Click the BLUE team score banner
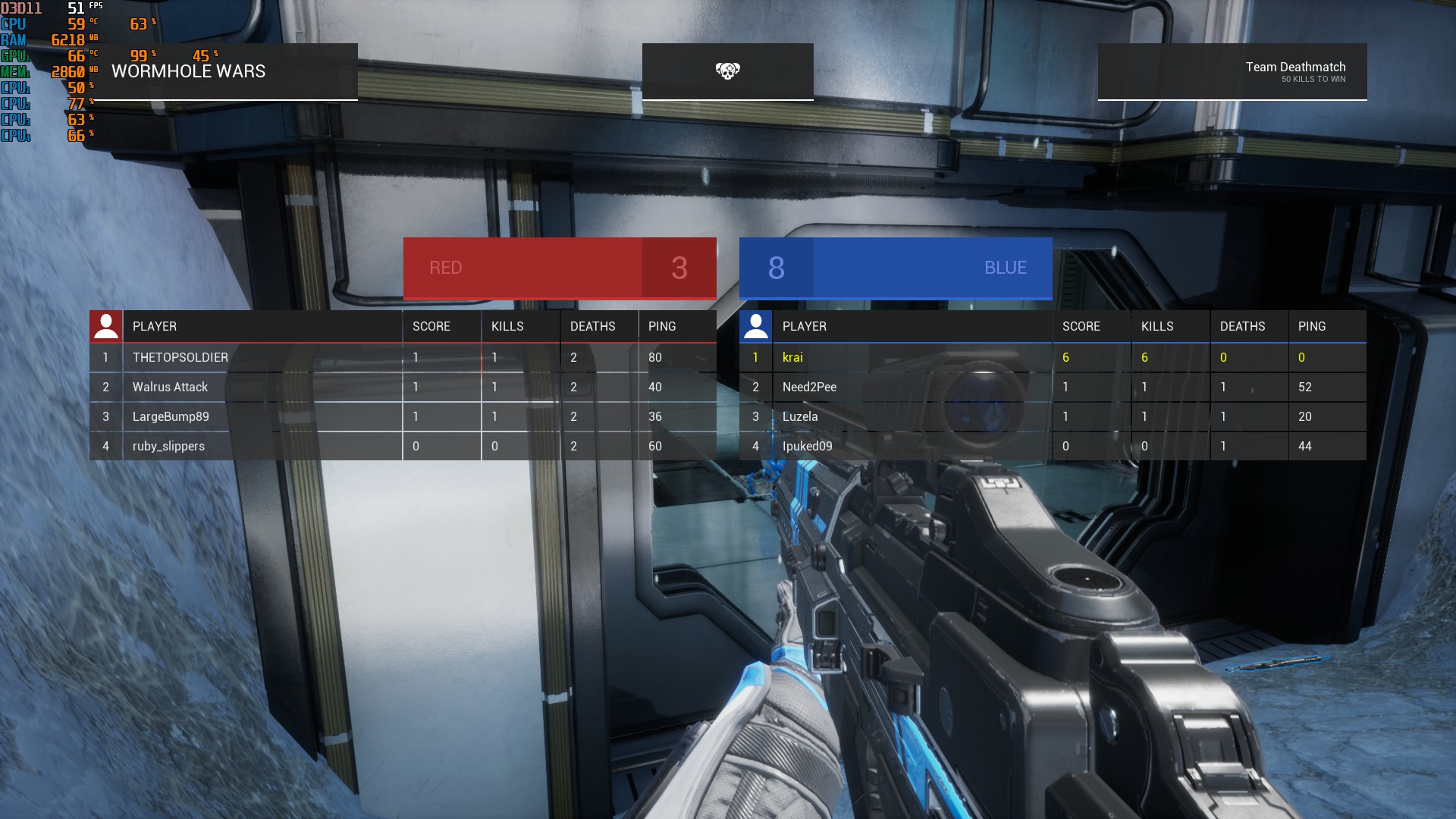This screenshot has width=1456, height=819. [896, 268]
